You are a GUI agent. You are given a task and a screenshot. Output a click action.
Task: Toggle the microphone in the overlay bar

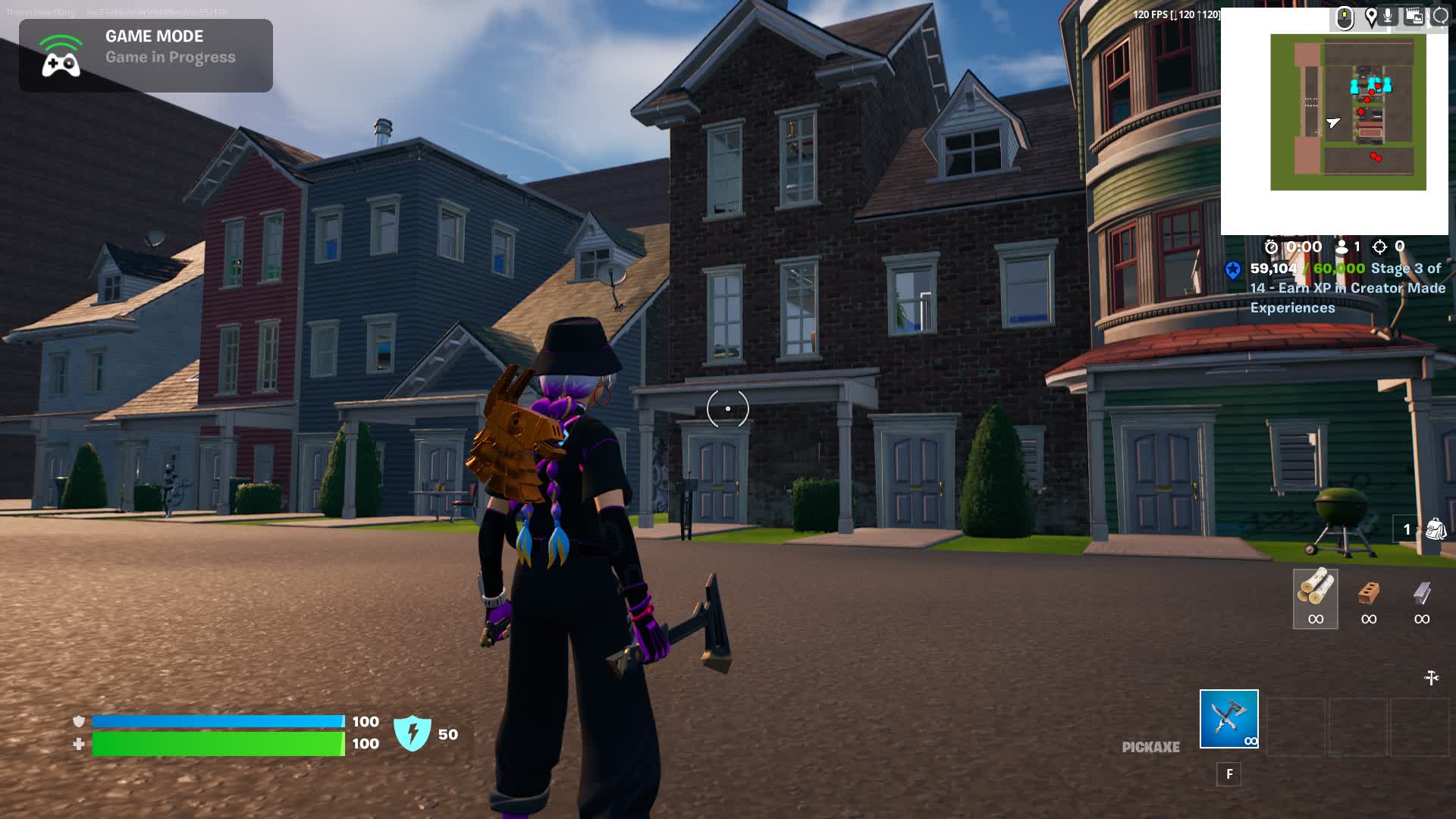(x=1388, y=15)
